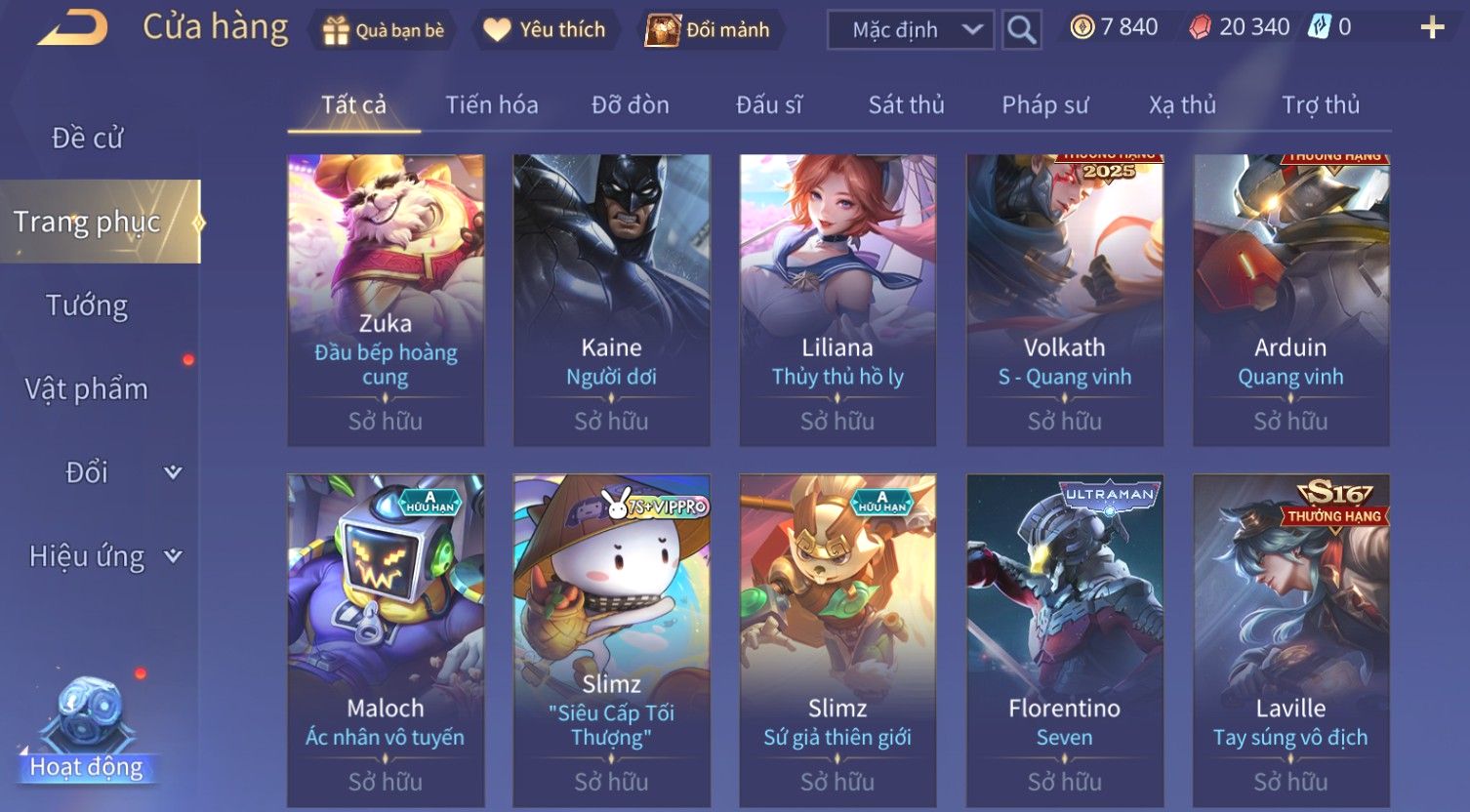Open the Yêu thích favorites list
Viewport: 1470px width, 812px height.
click(545, 30)
